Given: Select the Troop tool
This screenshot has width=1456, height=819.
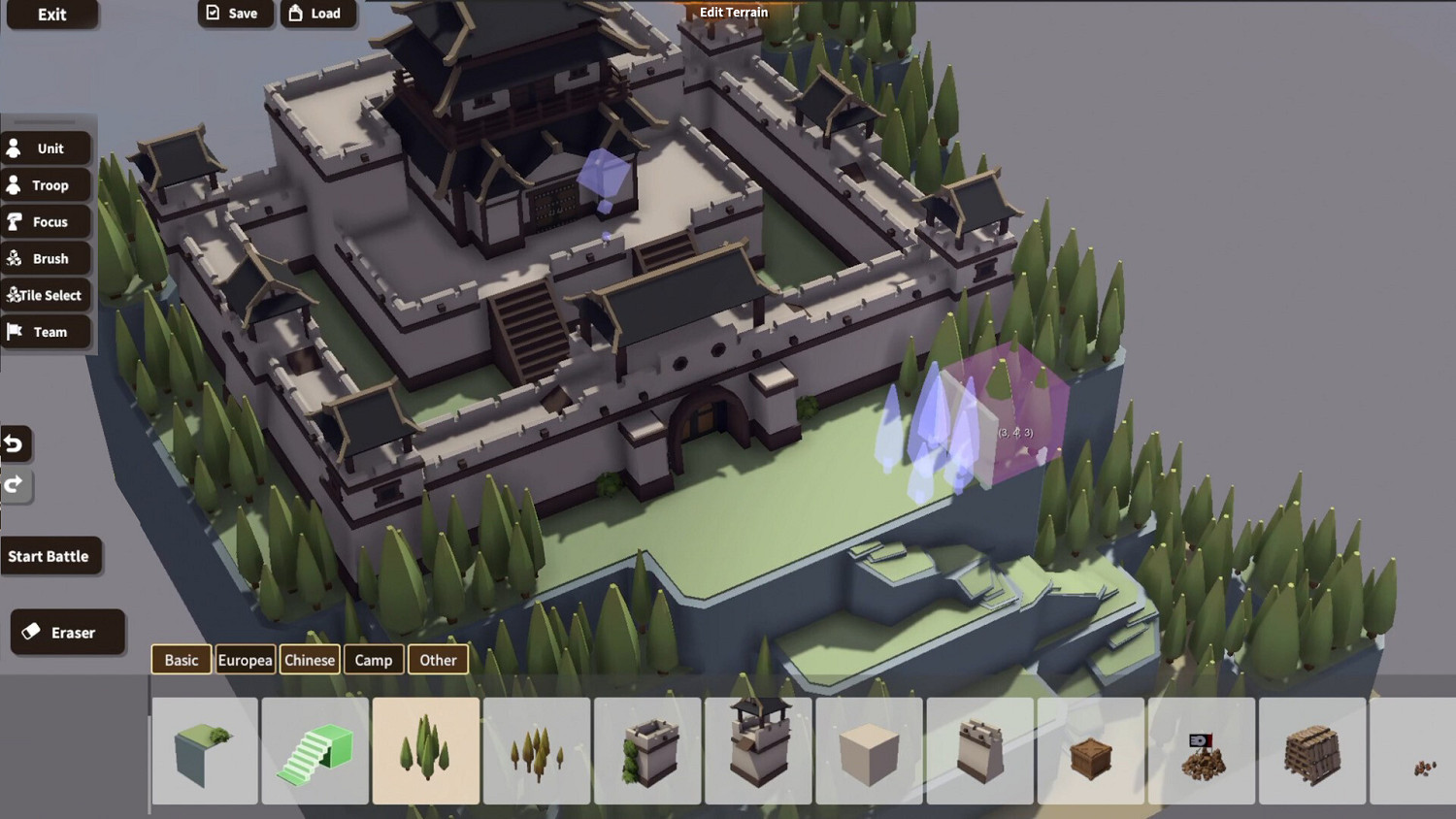Looking at the screenshot, I should (x=46, y=184).
